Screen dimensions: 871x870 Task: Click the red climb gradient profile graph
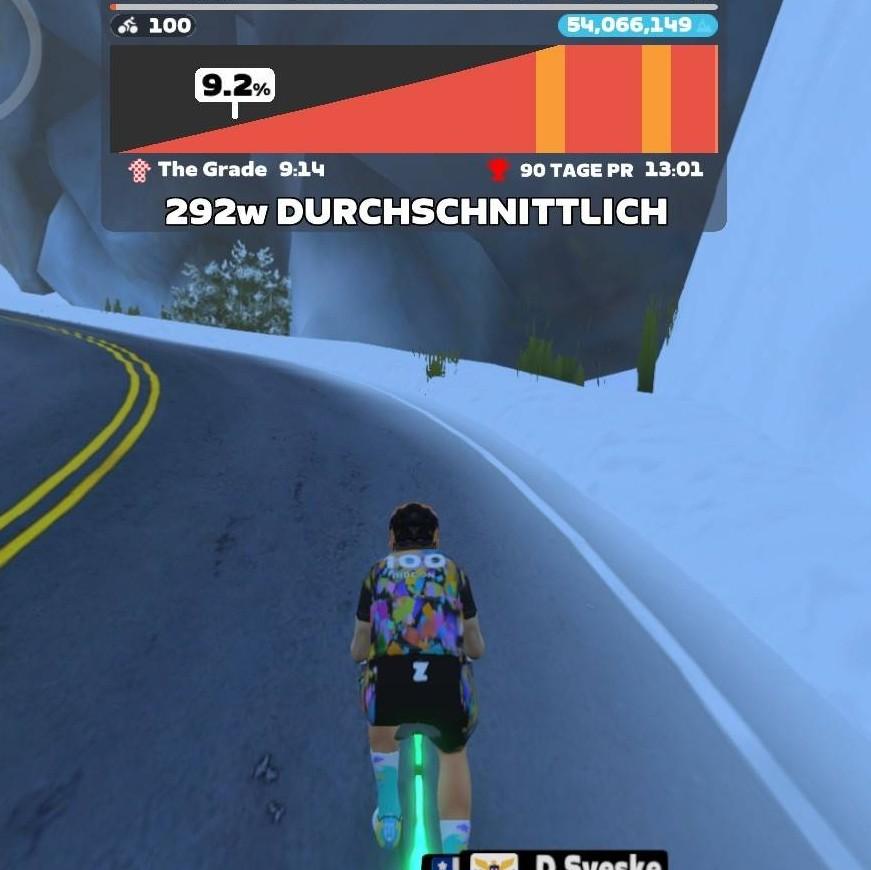pyautogui.click(x=413, y=99)
